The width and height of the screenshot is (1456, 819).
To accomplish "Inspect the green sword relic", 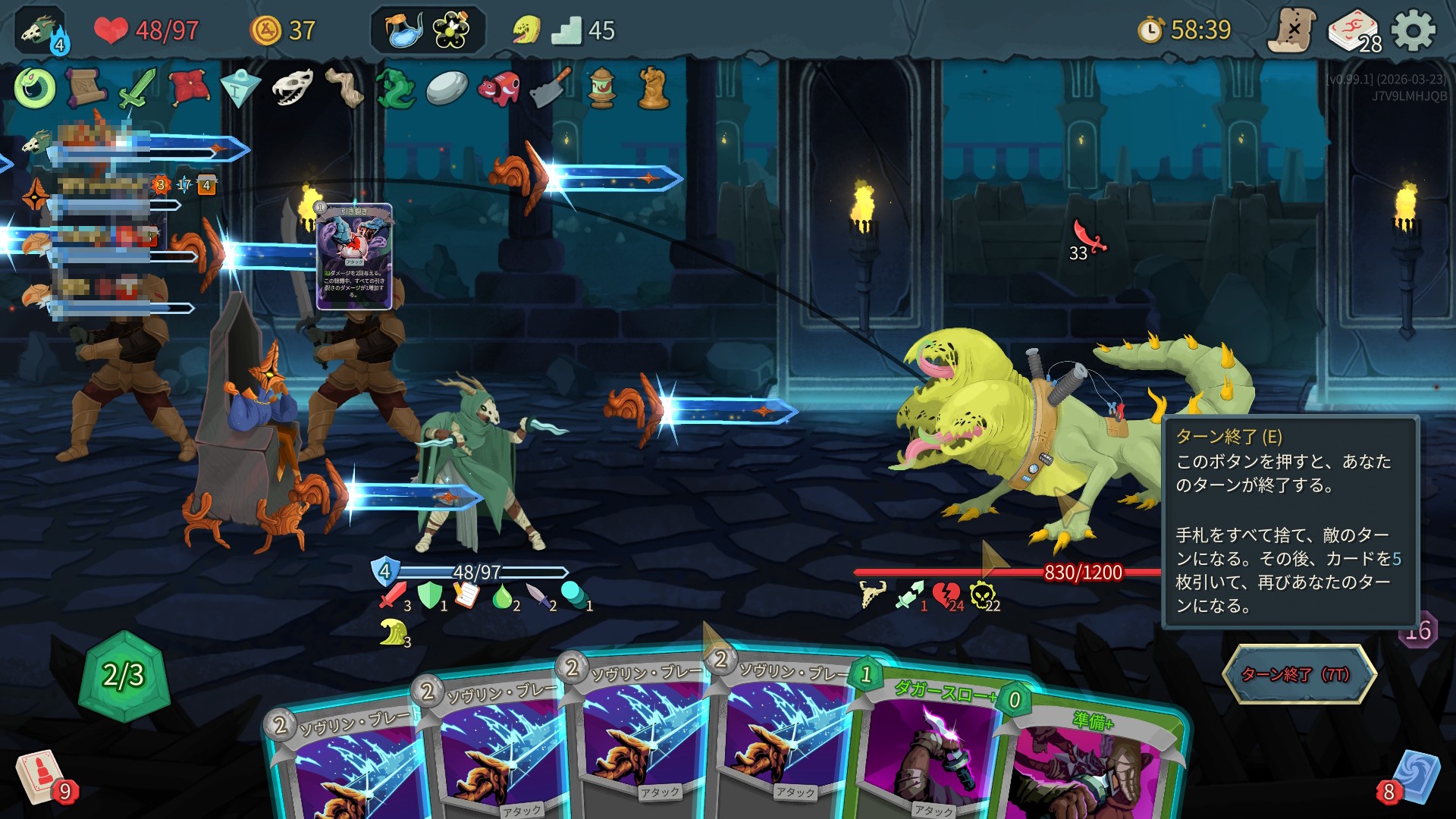I will pos(136,88).
